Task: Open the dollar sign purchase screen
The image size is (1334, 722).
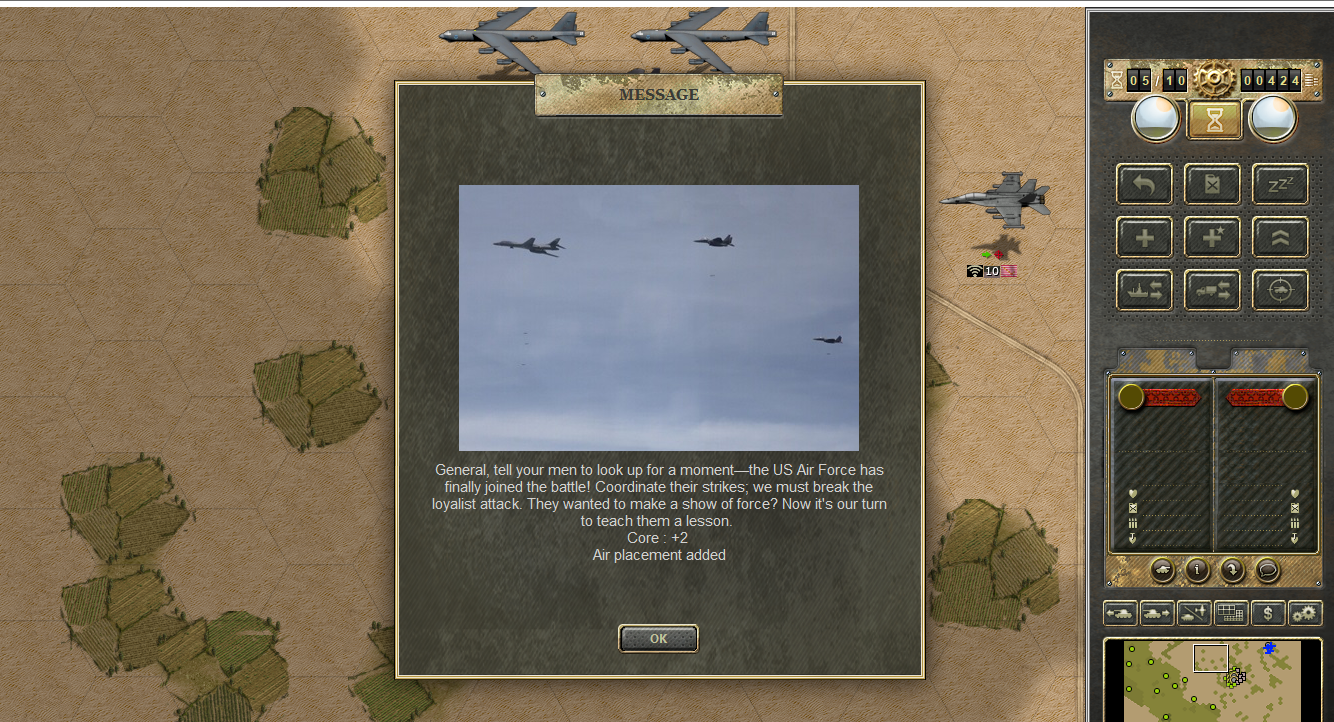Action: [1268, 614]
